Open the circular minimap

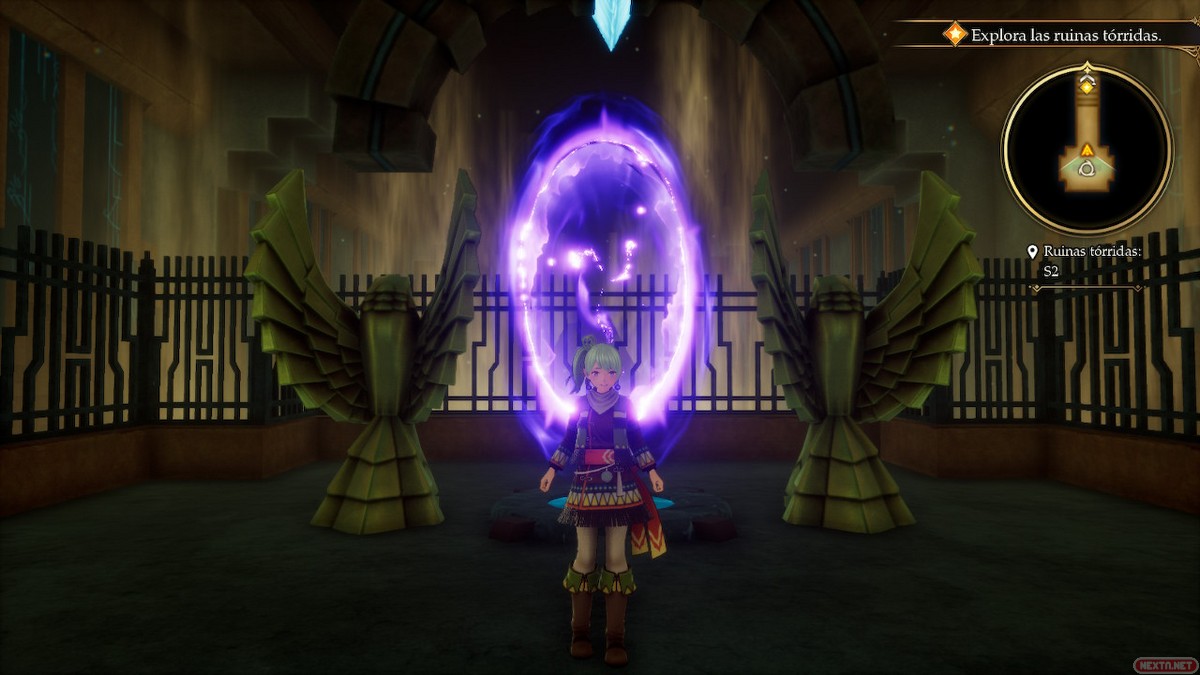click(1087, 149)
